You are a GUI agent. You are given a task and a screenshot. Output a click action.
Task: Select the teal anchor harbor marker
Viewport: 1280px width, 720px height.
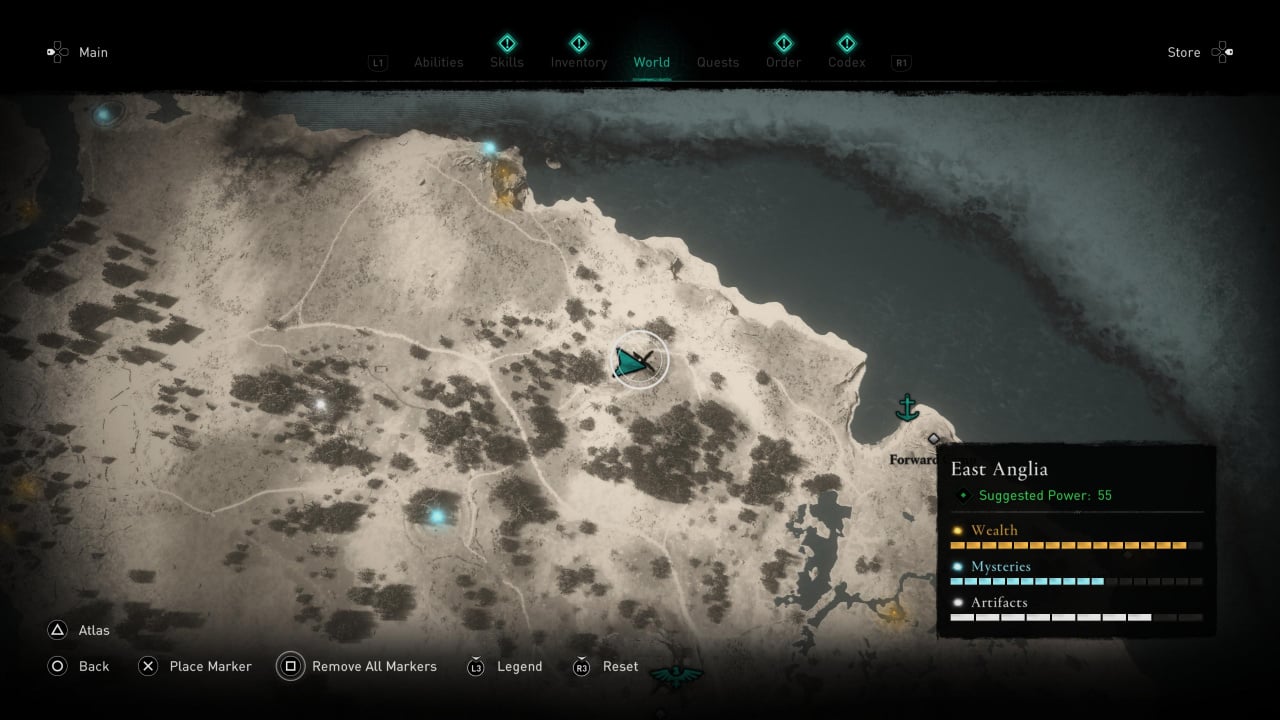pyautogui.click(x=907, y=407)
